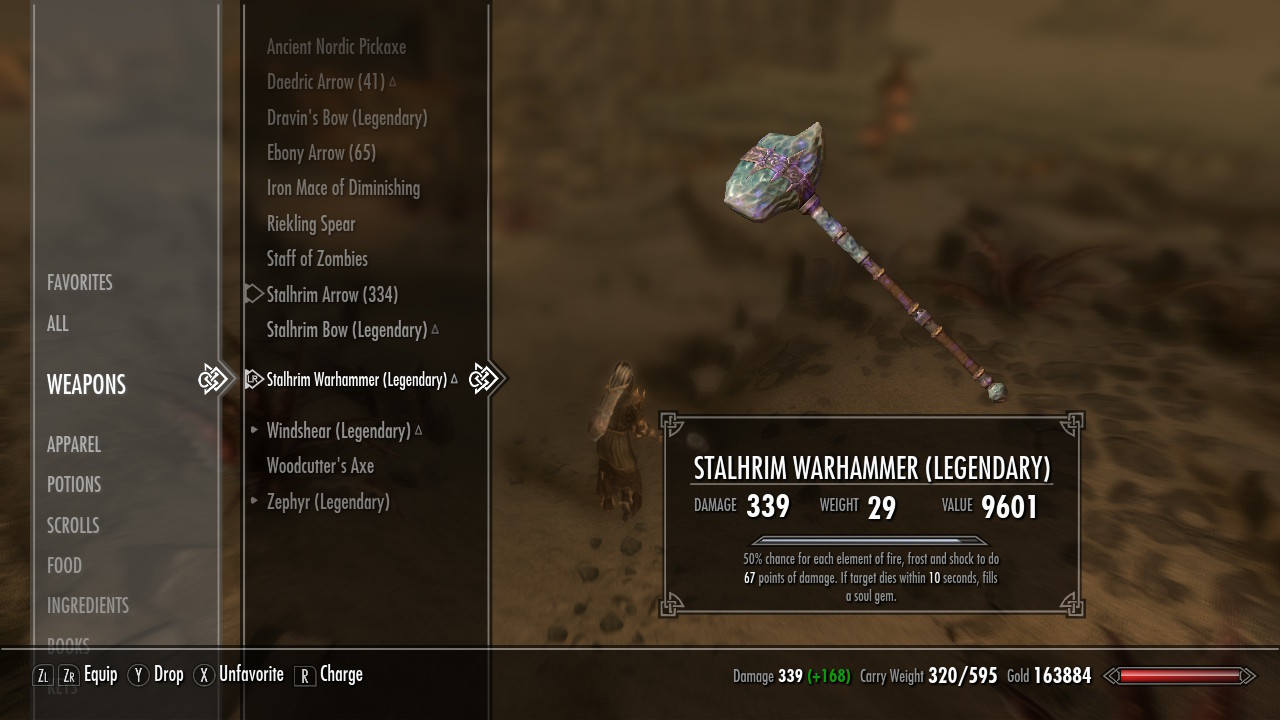This screenshot has height=720, width=1280.
Task: Open the Potions category
Action: (74, 485)
